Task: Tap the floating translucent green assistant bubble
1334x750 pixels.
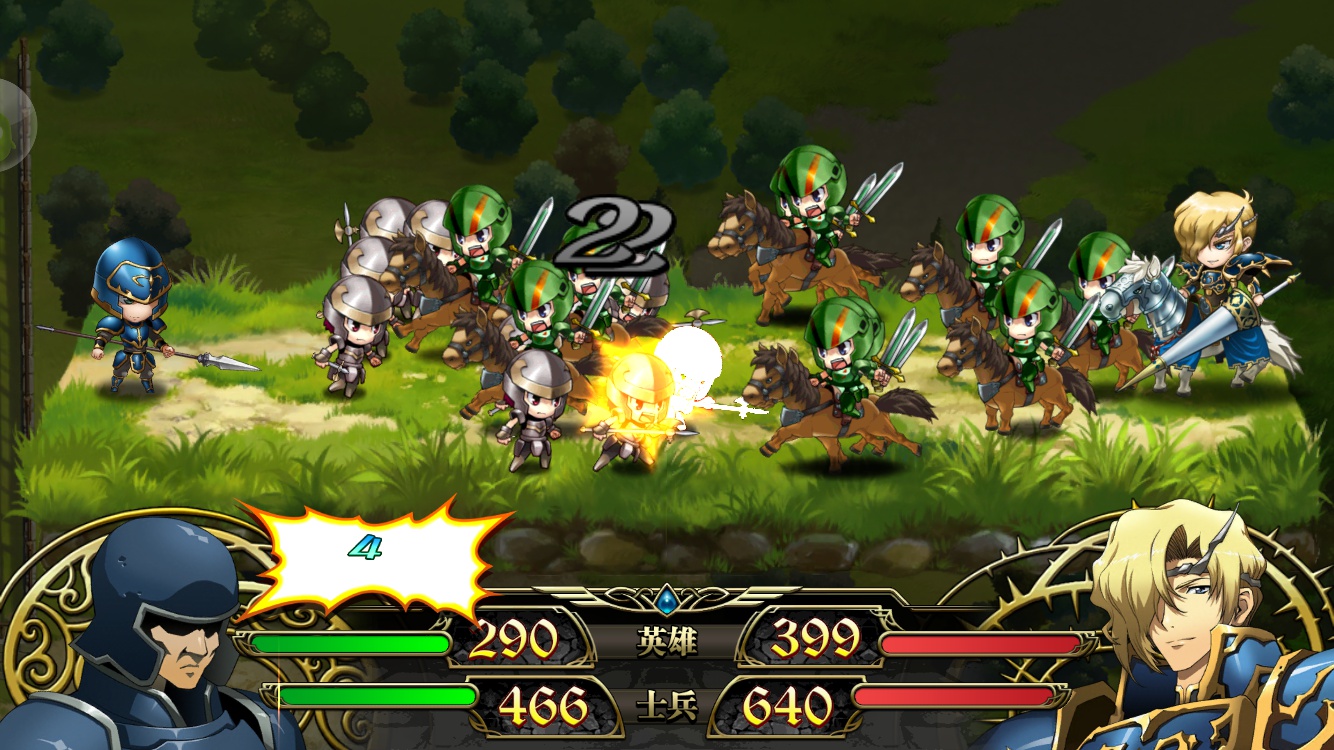Action: tap(14, 124)
